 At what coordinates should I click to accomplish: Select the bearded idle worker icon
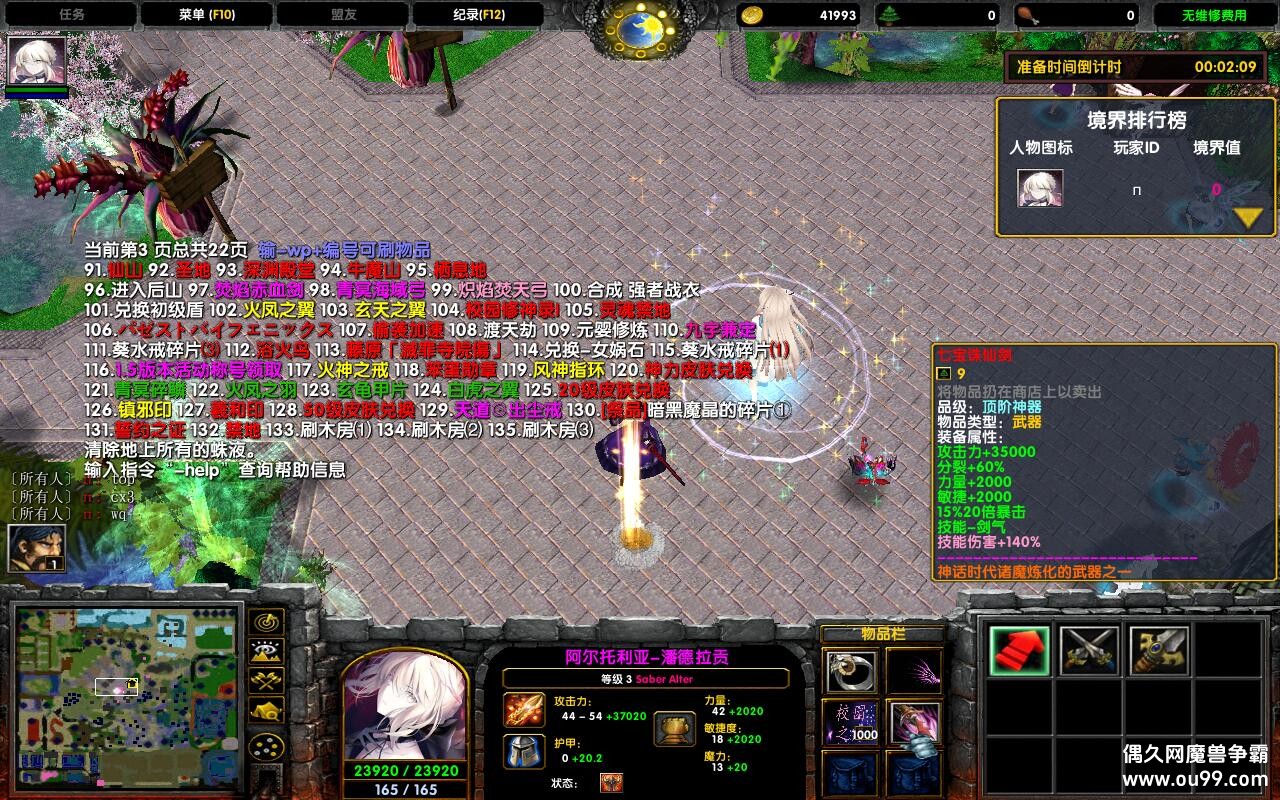37,548
